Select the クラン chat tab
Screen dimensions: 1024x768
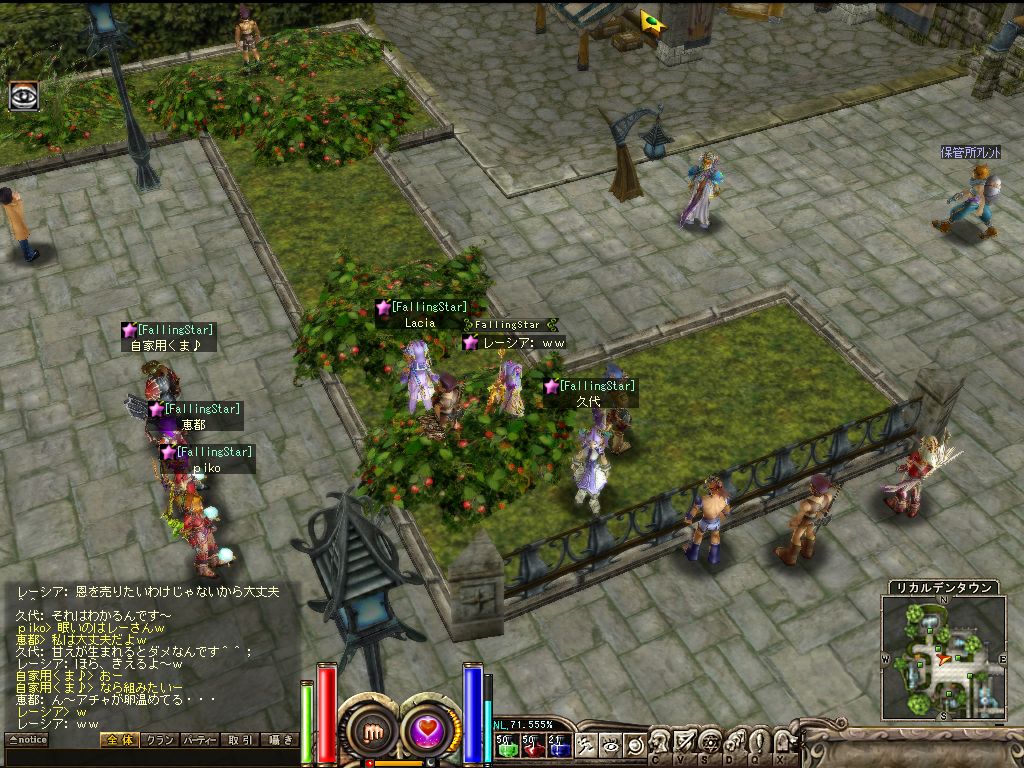(x=159, y=740)
